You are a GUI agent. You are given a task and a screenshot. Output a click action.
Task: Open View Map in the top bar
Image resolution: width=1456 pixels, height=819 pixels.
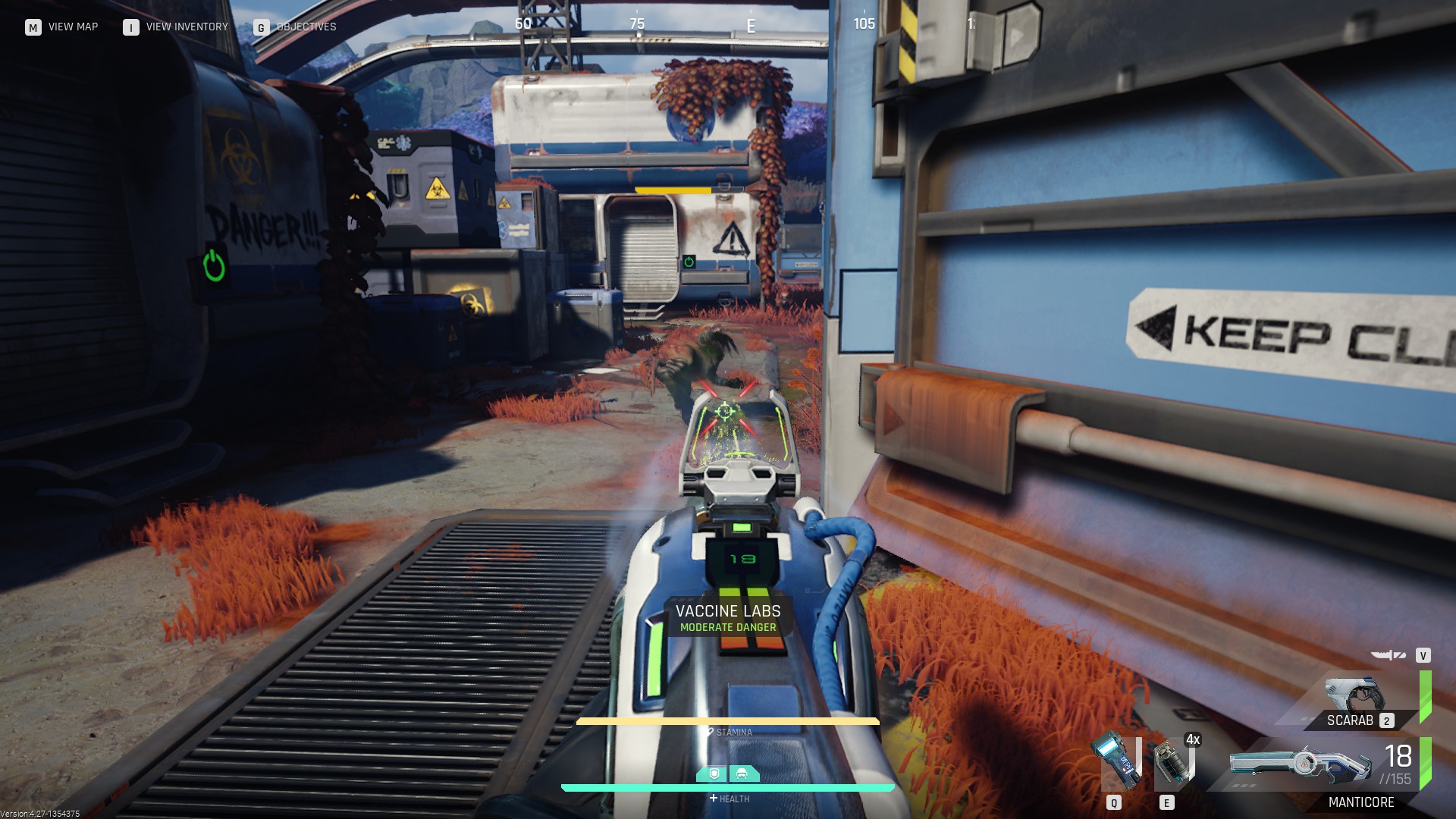(61, 27)
